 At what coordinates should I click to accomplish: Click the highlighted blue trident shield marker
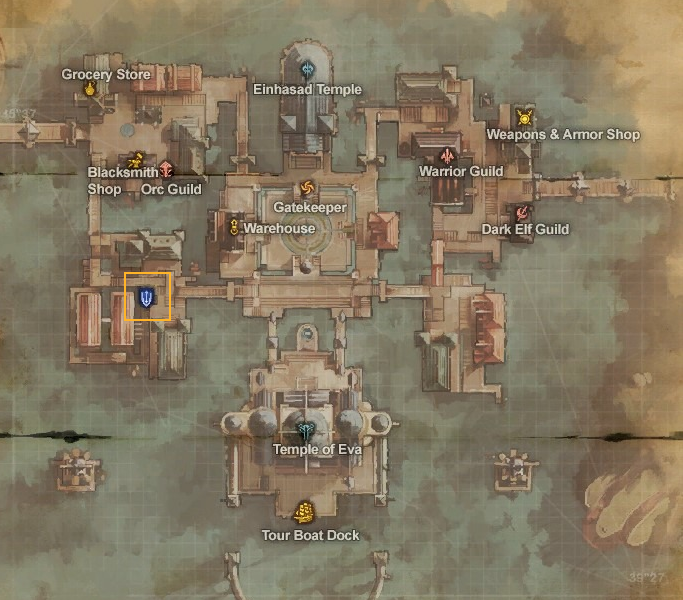tap(147, 297)
